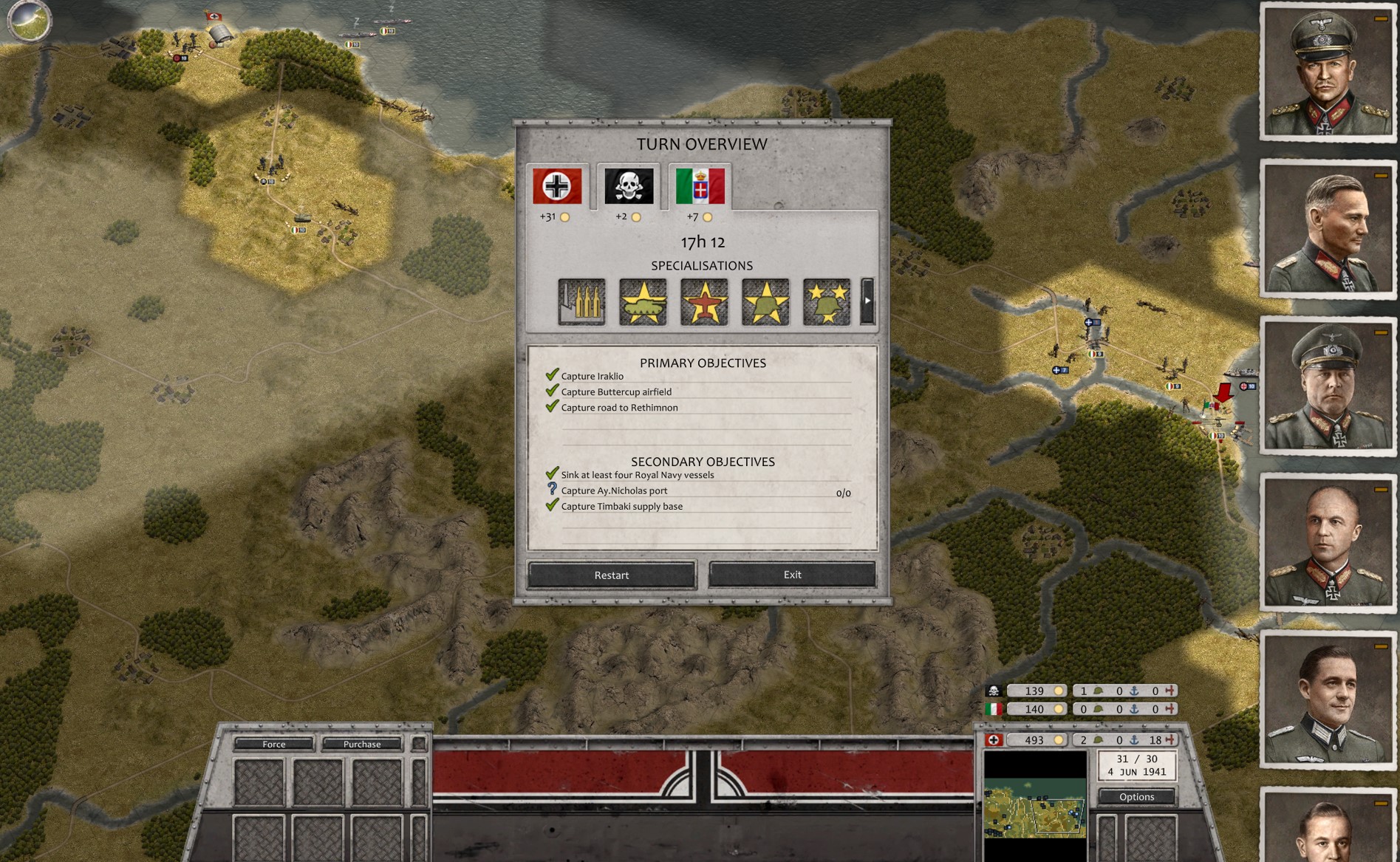Select the two-star helmet specialisation icon
The width and height of the screenshot is (1400, 862).
(x=827, y=302)
